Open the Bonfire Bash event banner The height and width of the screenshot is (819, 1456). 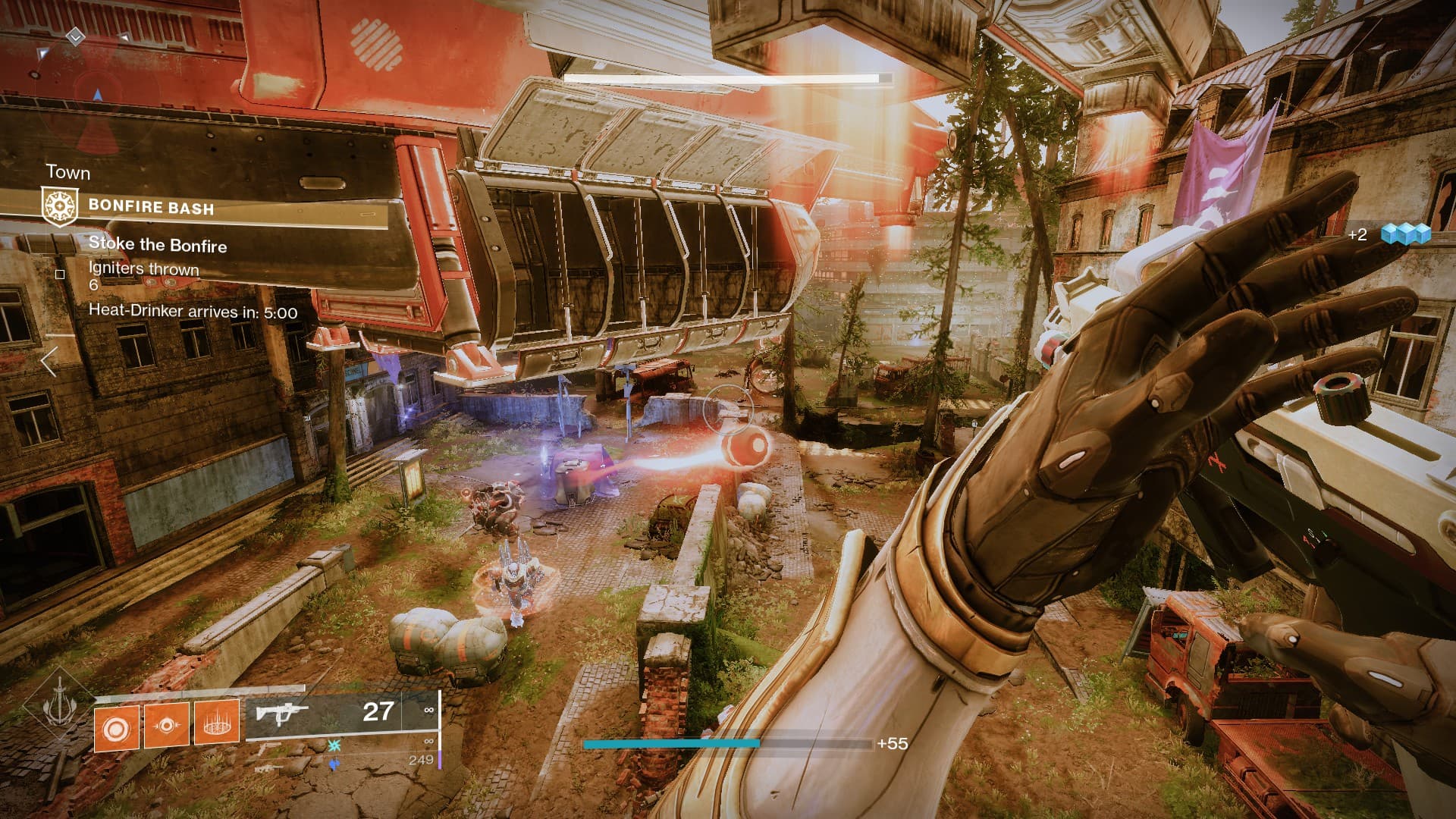tap(216, 207)
